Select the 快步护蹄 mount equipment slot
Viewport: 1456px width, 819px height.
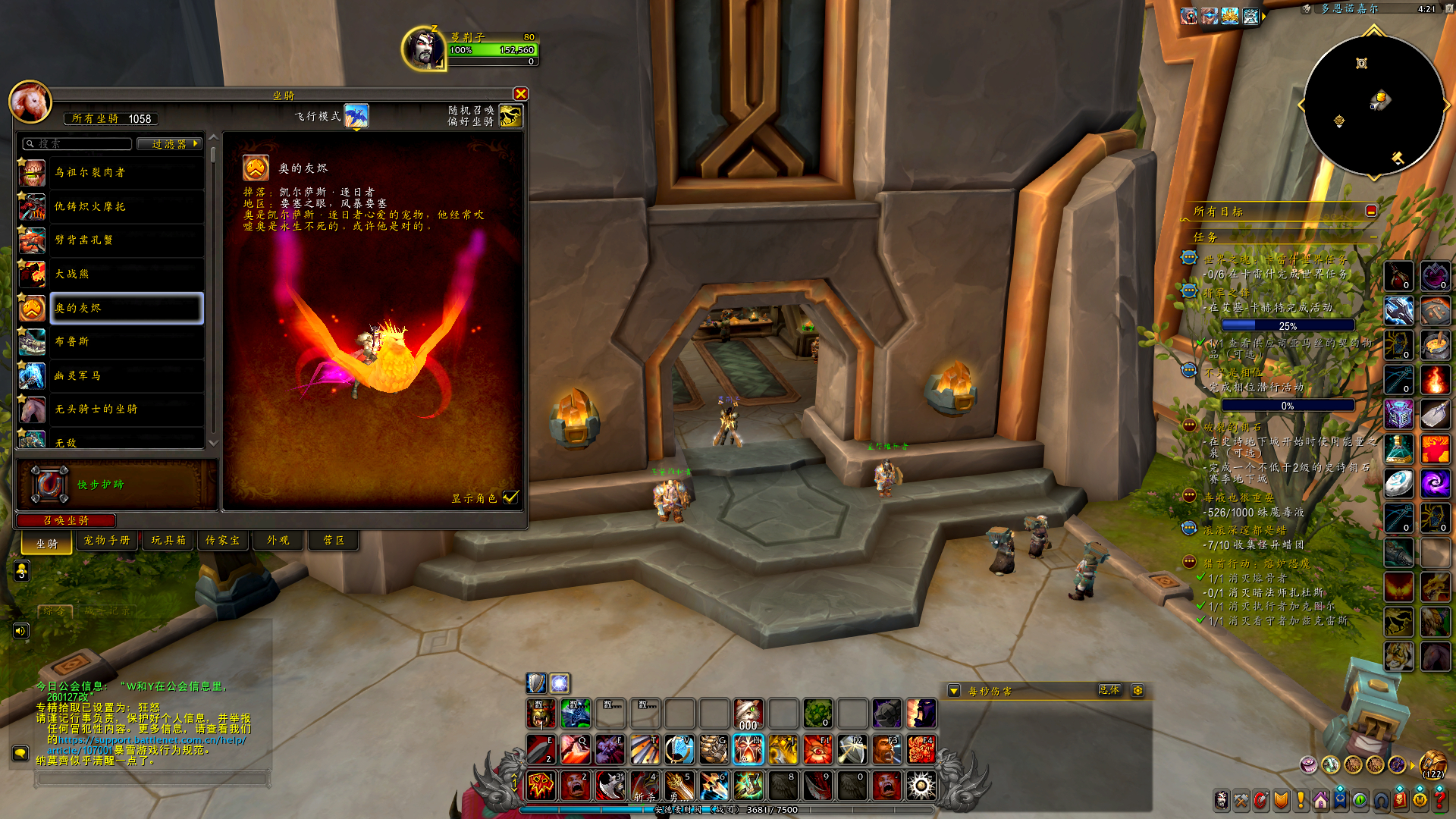[49, 485]
